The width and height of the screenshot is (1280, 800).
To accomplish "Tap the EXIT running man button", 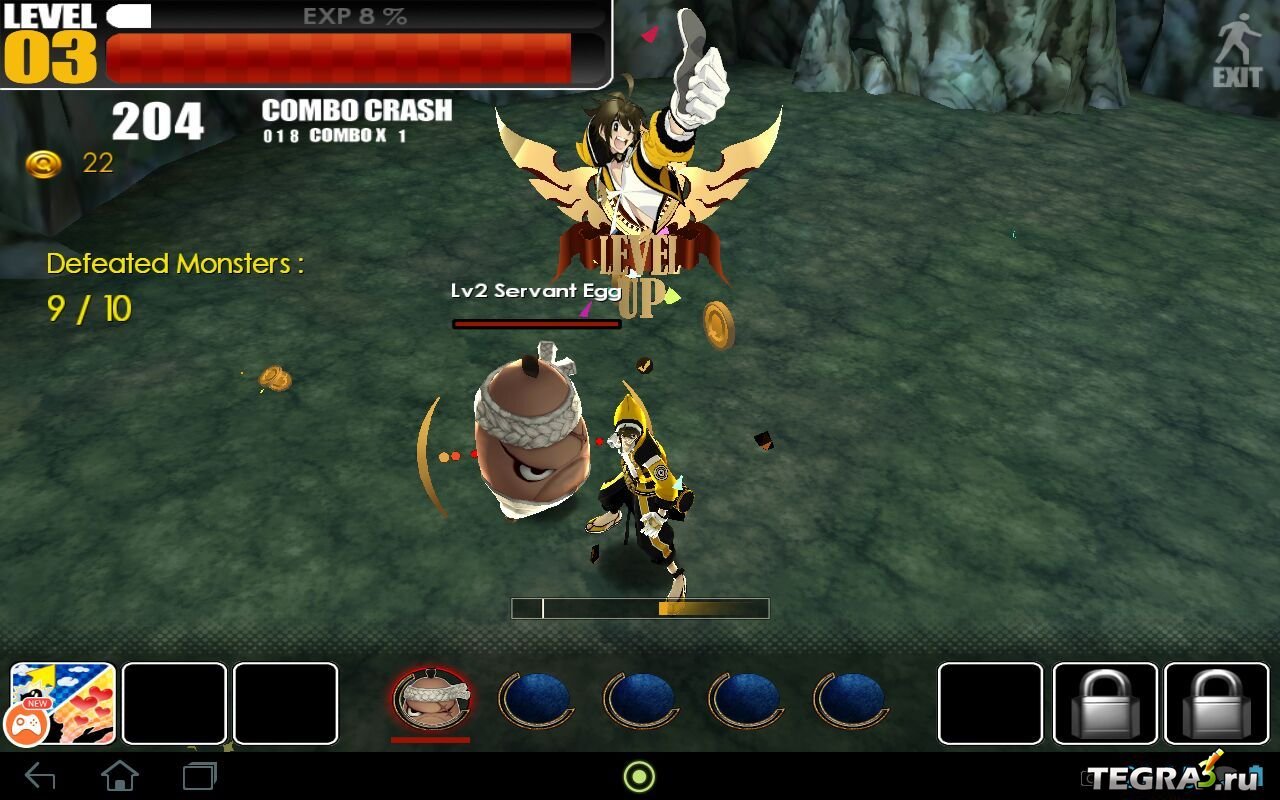I will coord(1238,50).
